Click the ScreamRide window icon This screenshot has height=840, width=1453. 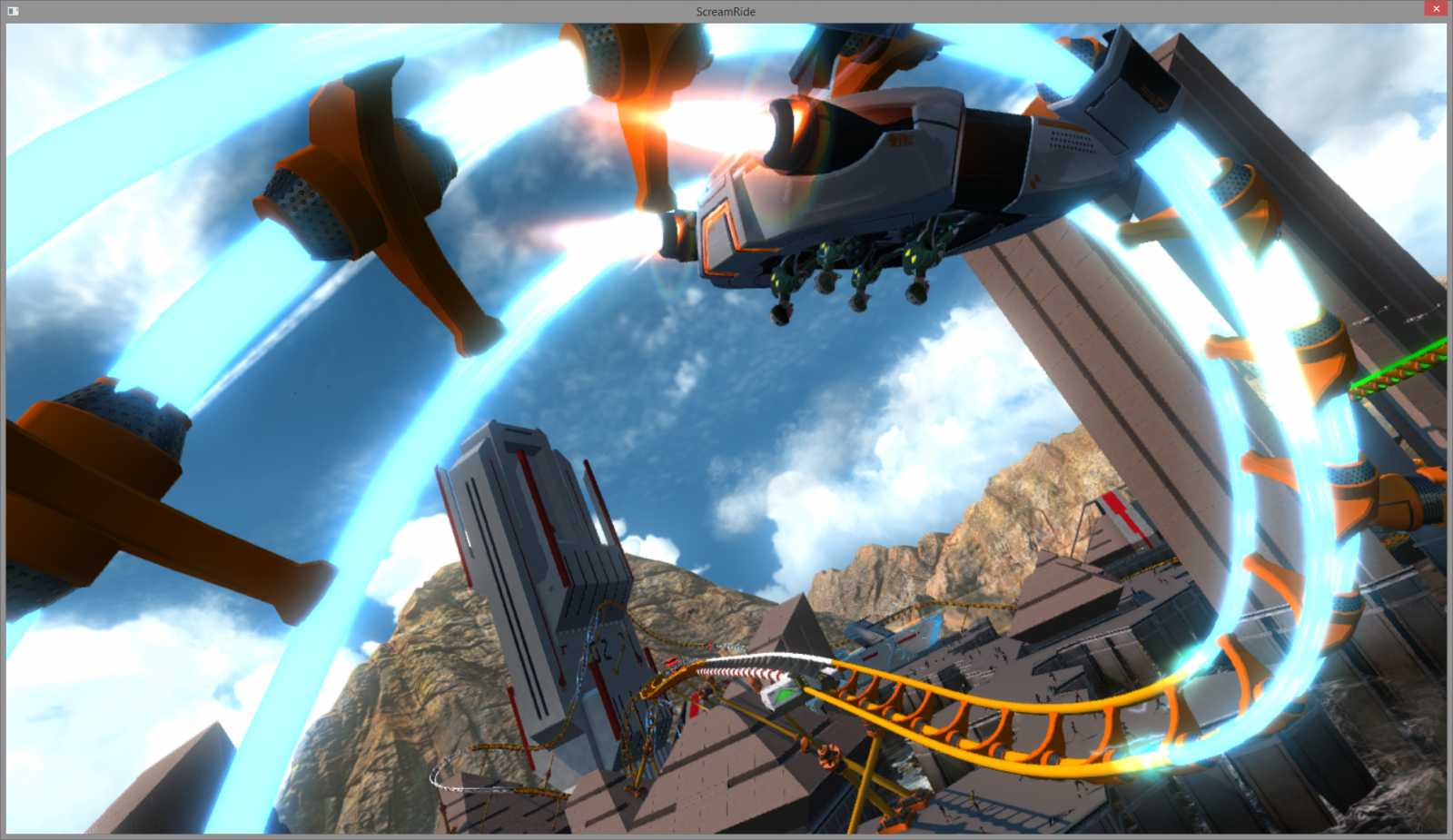12,10
